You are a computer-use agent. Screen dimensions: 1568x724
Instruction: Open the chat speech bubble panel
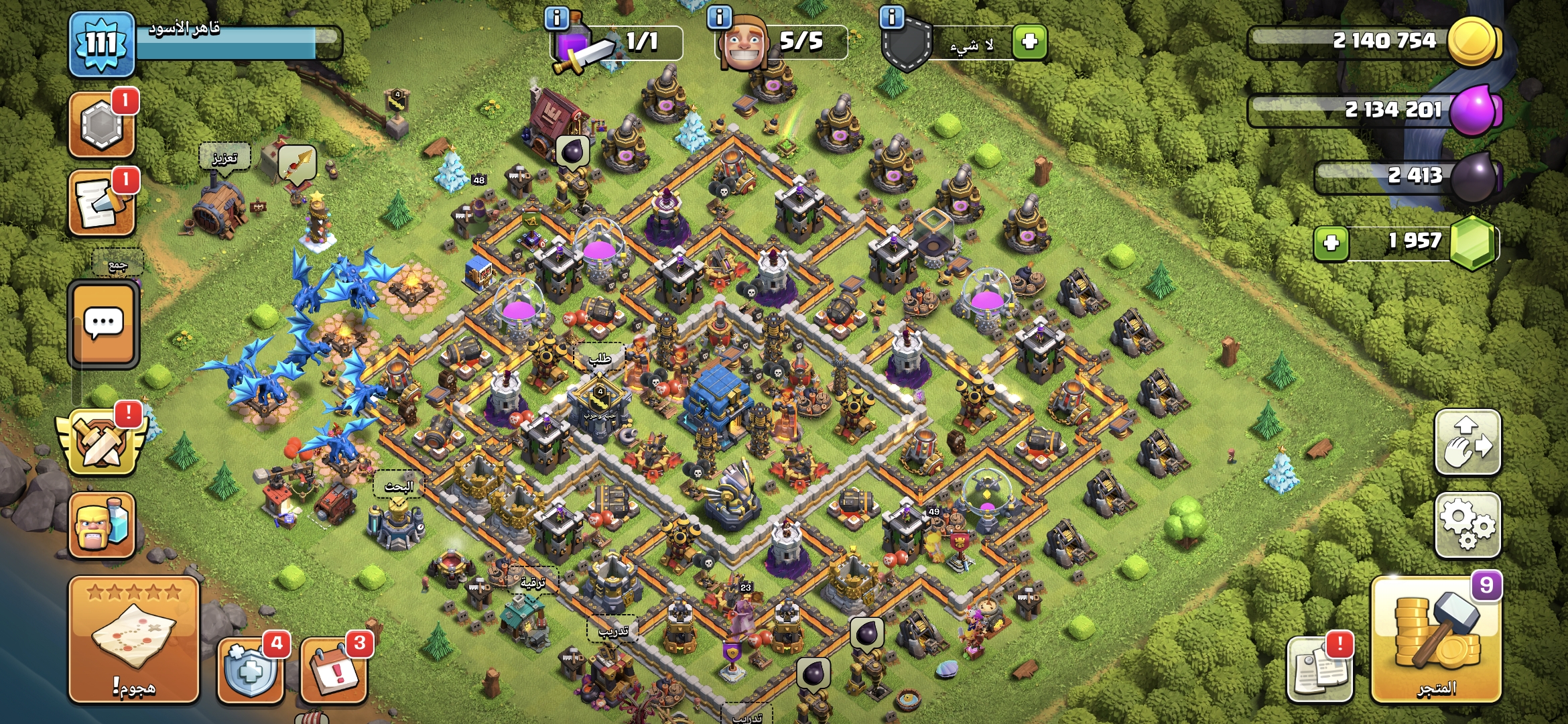point(103,324)
